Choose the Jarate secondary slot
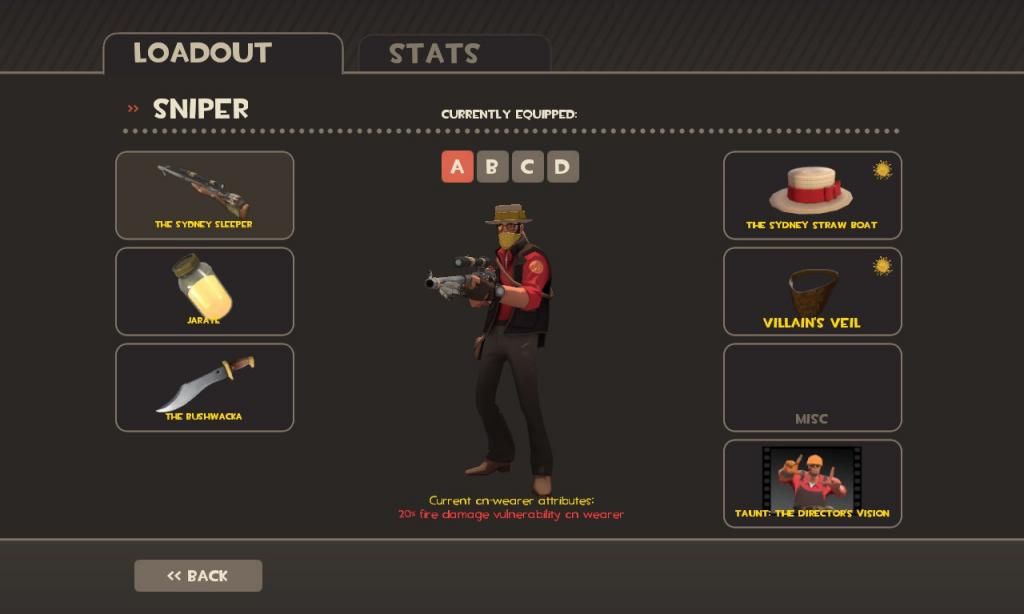The width and height of the screenshot is (1024, 614). click(x=205, y=291)
